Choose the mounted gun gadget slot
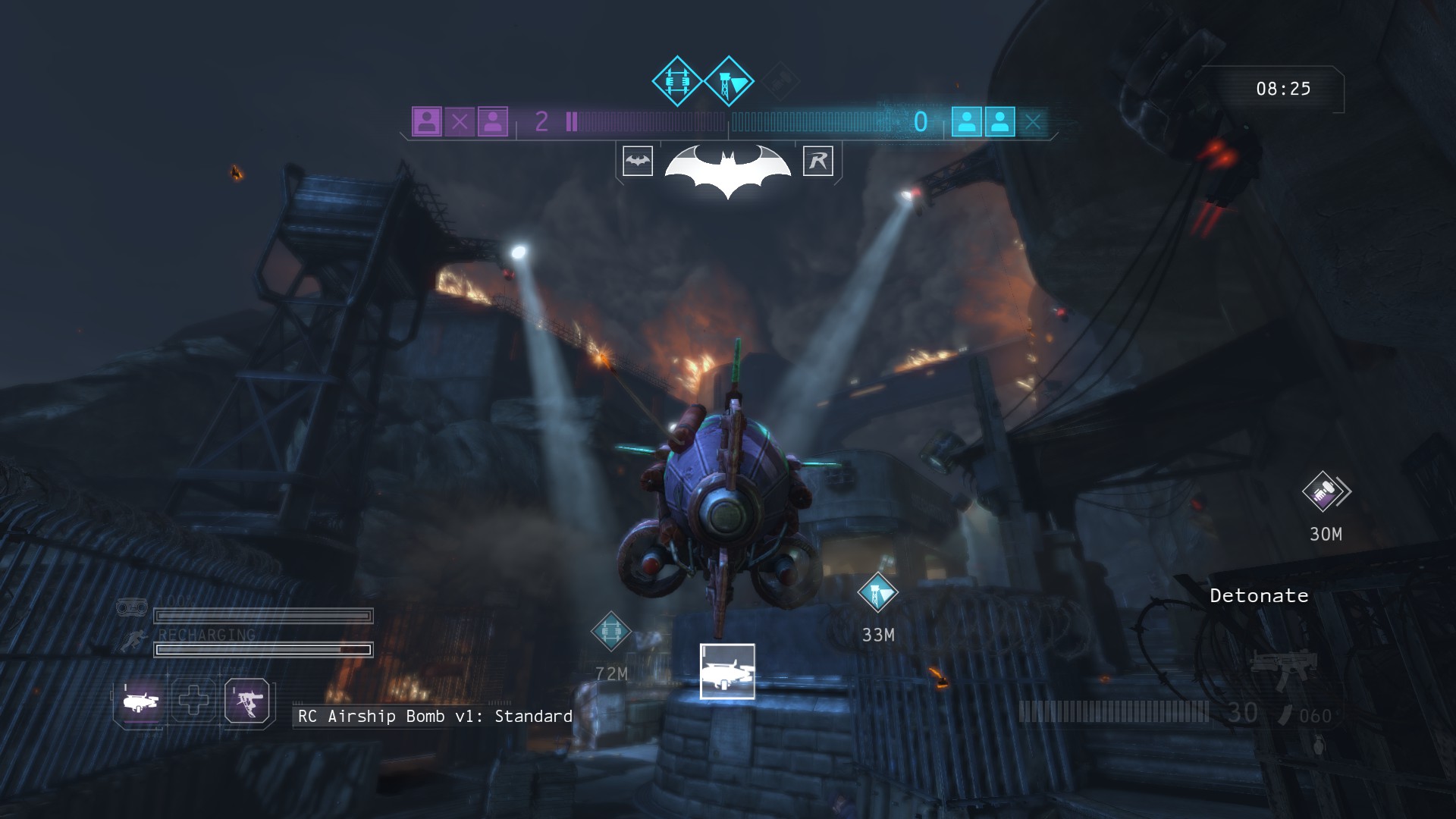This screenshot has height=819, width=1456. (x=247, y=701)
